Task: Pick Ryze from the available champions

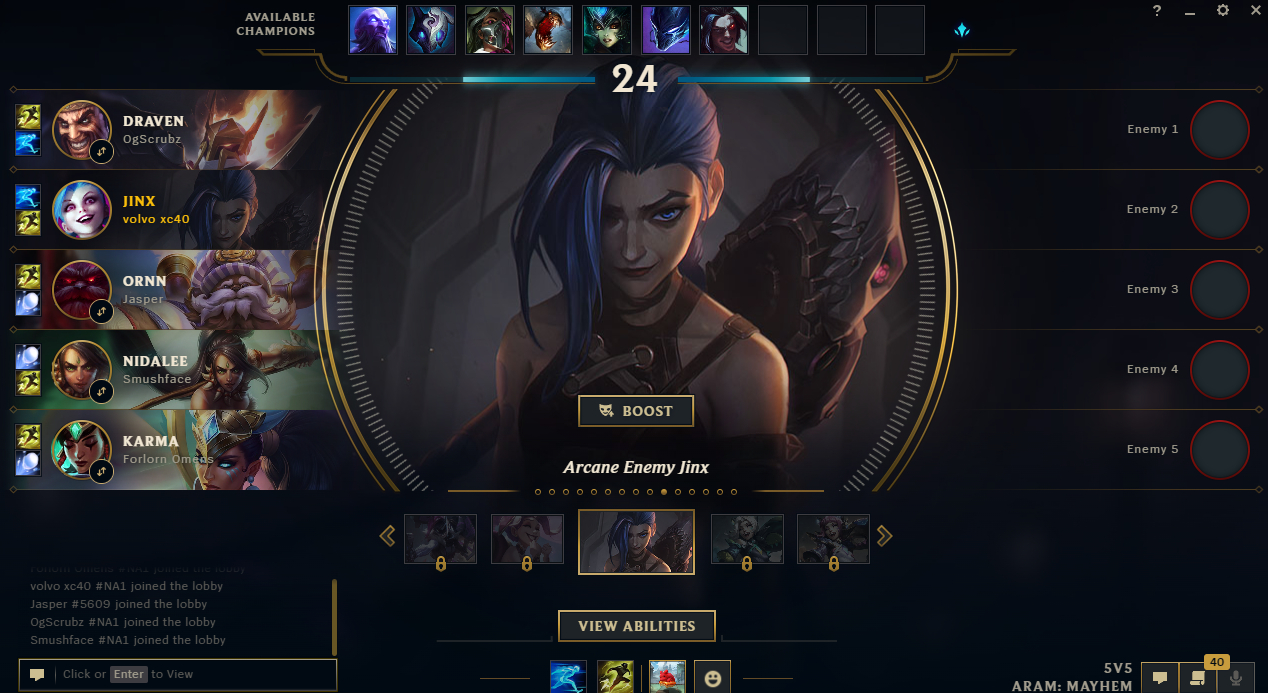Action: [x=373, y=30]
